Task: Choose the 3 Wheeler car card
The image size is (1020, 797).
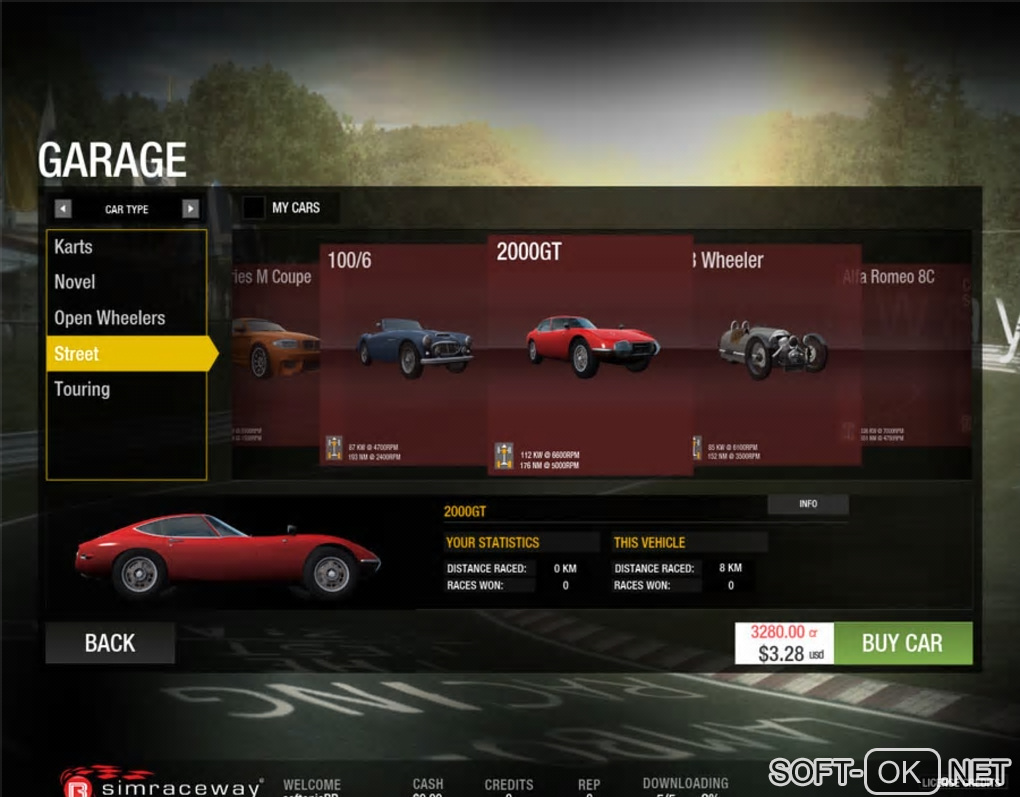Action: click(777, 350)
